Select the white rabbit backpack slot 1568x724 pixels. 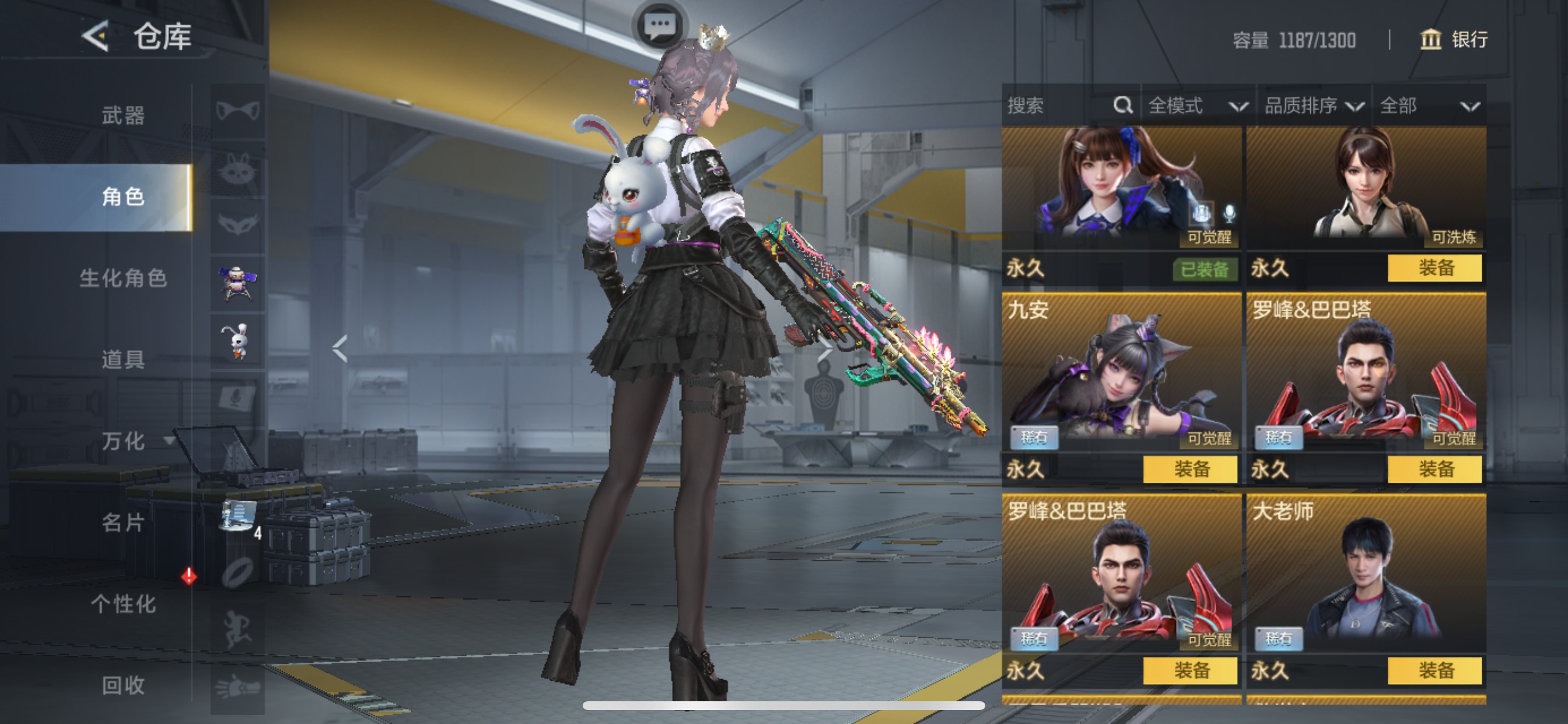tap(237, 340)
